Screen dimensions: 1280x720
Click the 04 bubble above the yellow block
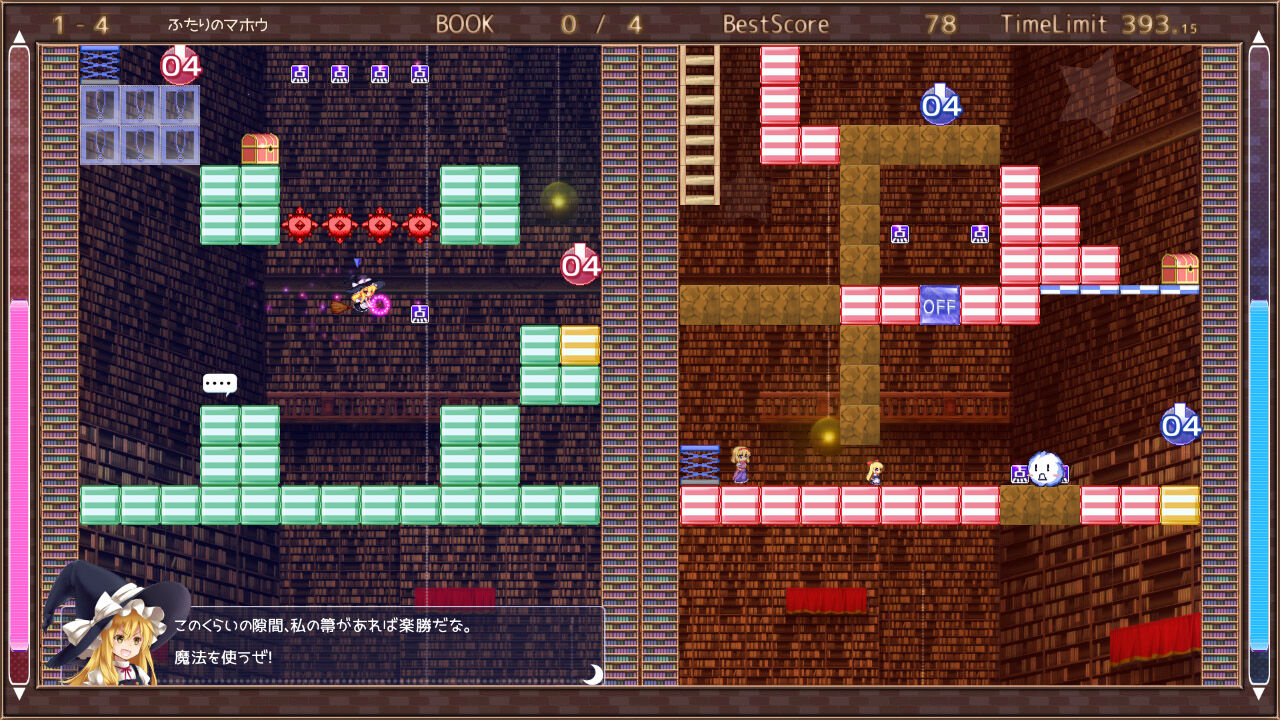[1179, 425]
